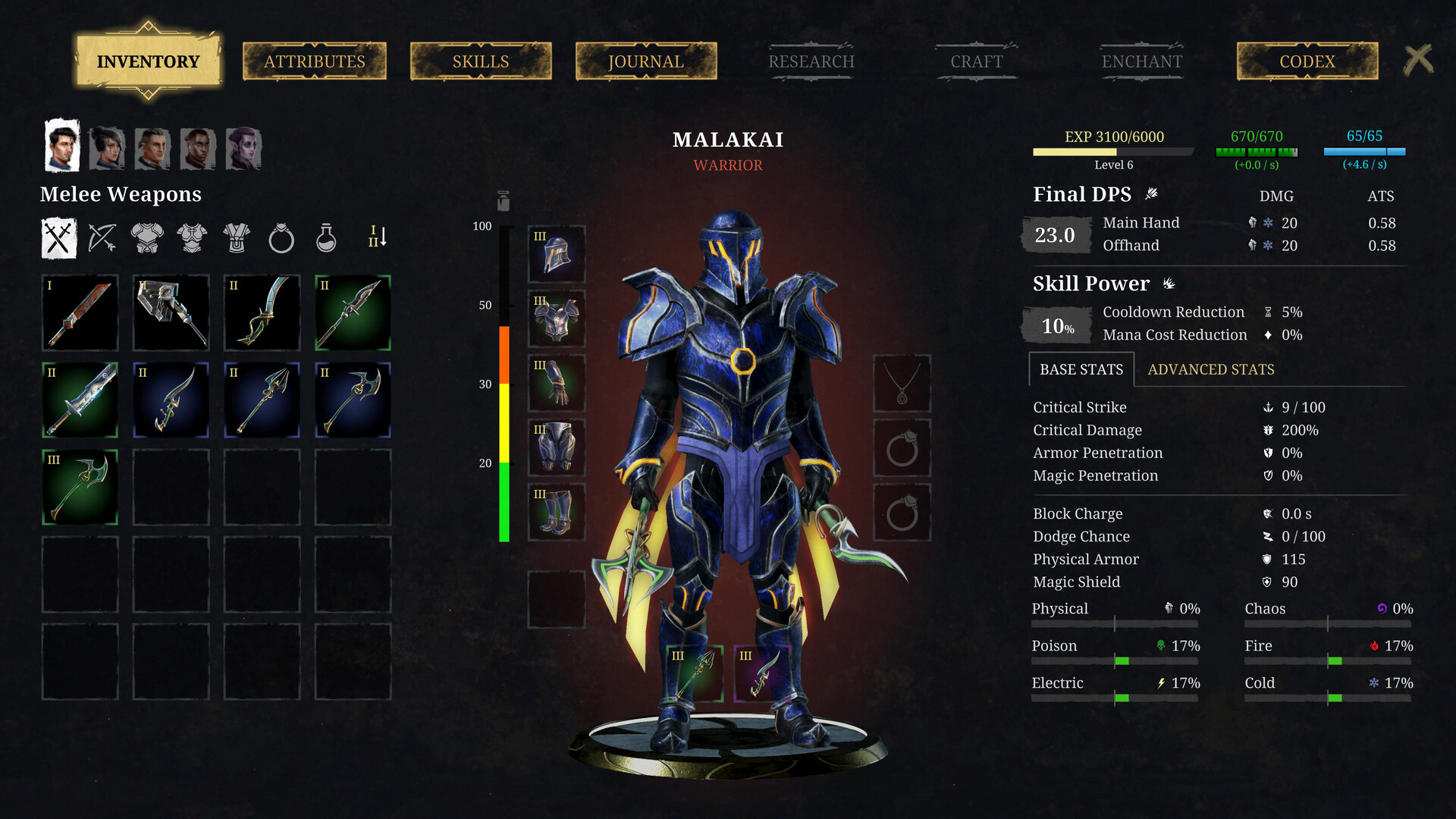Filter inventory by potions
1456x819 pixels.
click(x=325, y=237)
